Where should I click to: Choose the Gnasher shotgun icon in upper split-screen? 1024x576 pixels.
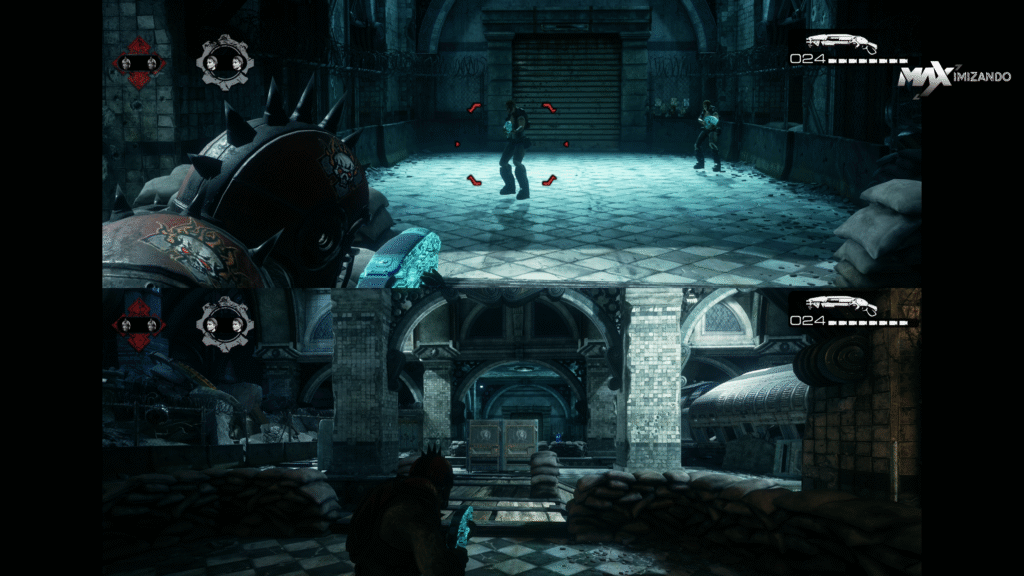pyautogui.click(x=841, y=43)
